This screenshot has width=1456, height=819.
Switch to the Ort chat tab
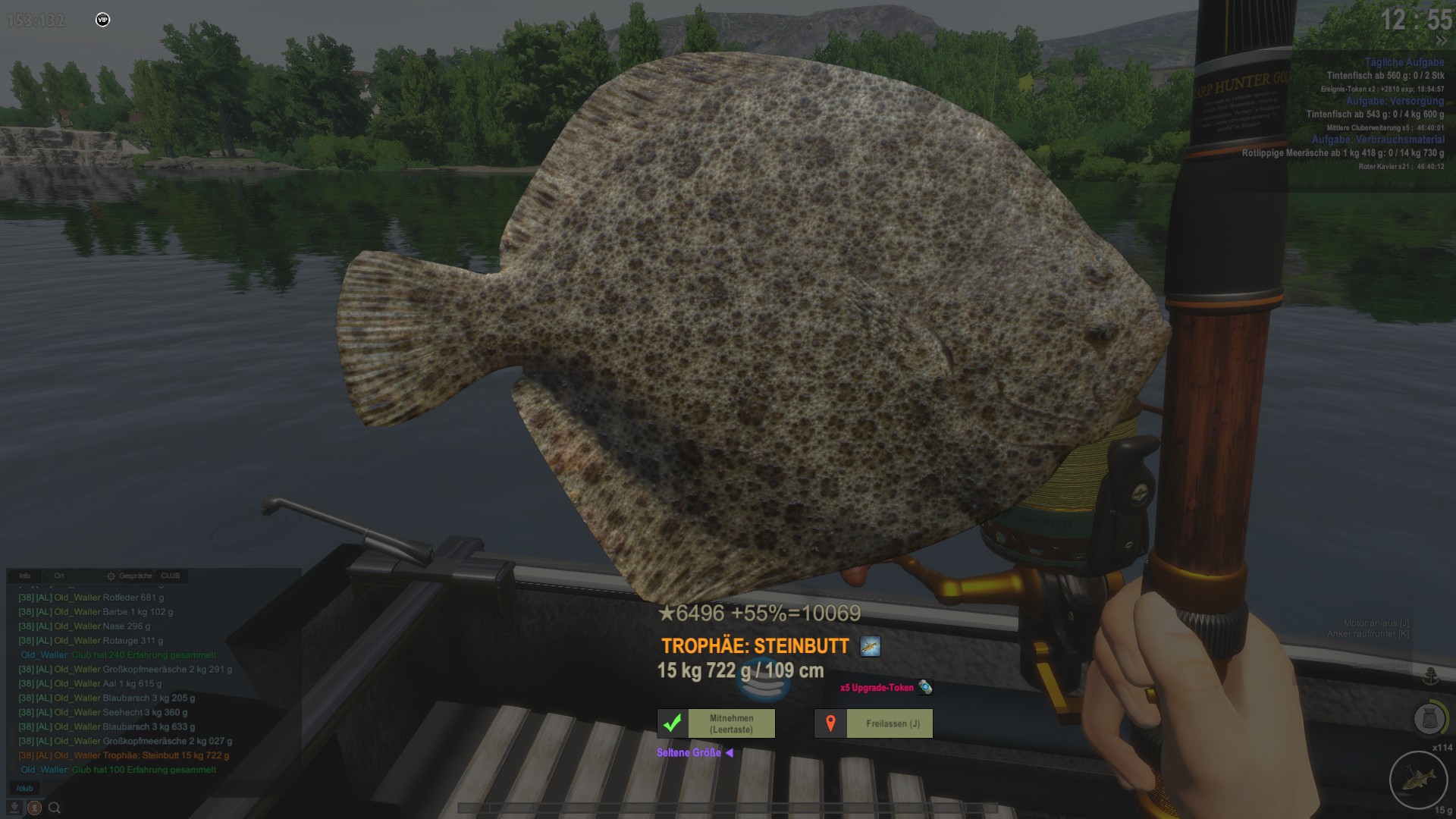(x=59, y=576)
